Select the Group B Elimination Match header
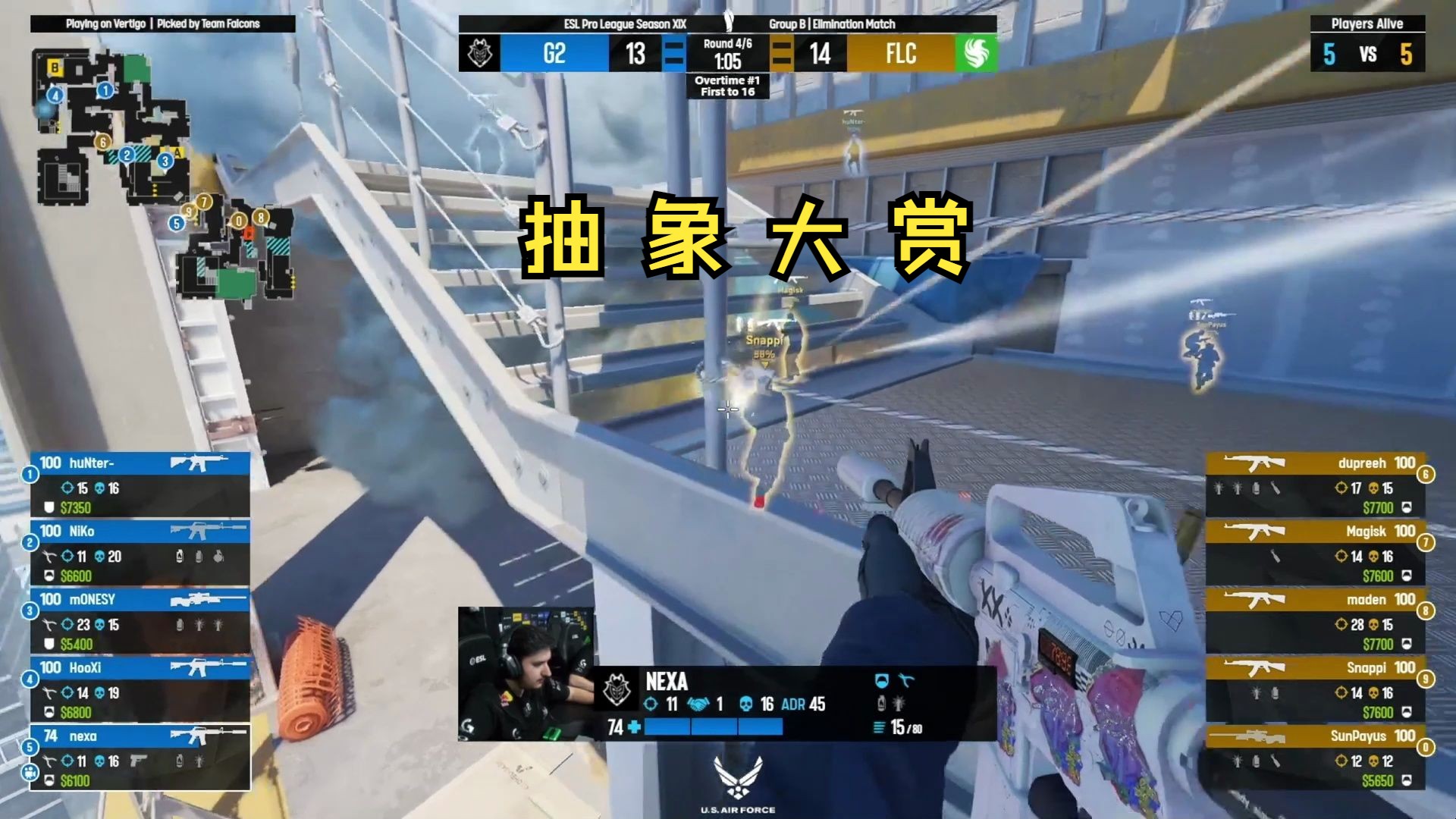This screenshot has height=819, width=1456. [x=831, y=24]
